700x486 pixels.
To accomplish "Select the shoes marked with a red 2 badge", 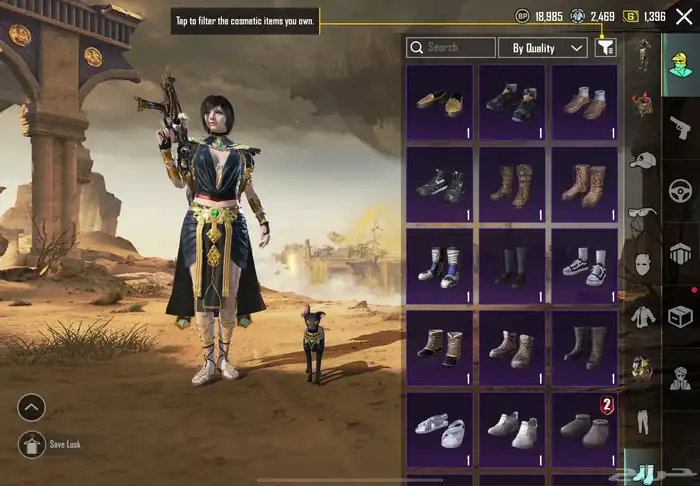I will [585, 428].
